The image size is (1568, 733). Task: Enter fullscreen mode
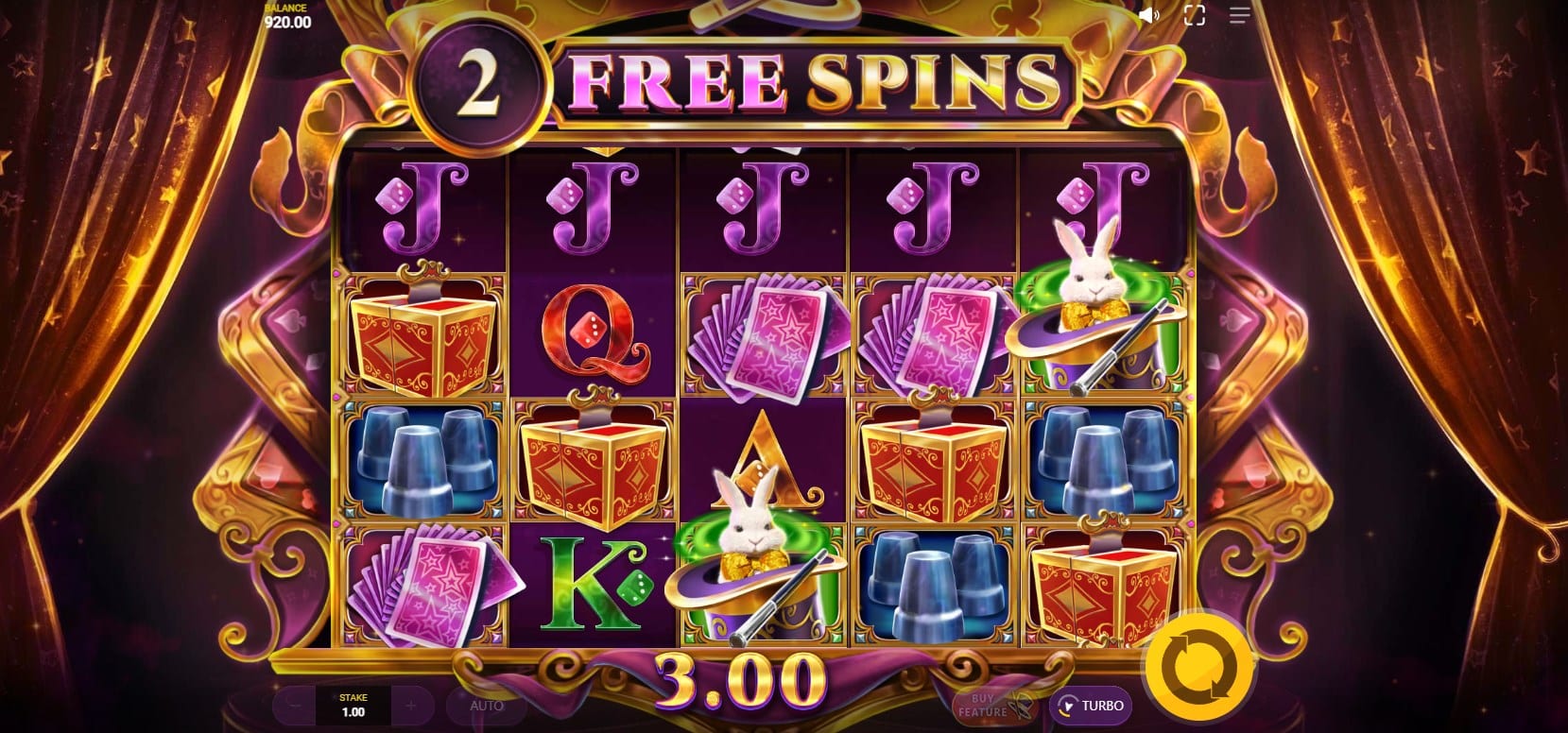[1195, 15]
